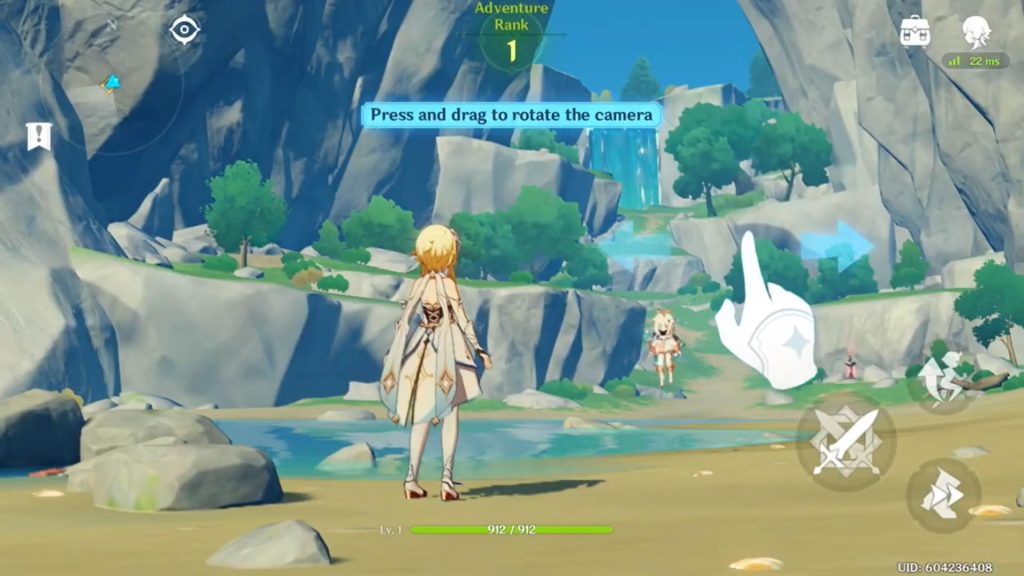Activate the sprint dash button
This screenshot has height=576, width=1024.
[x=942, y=495]
